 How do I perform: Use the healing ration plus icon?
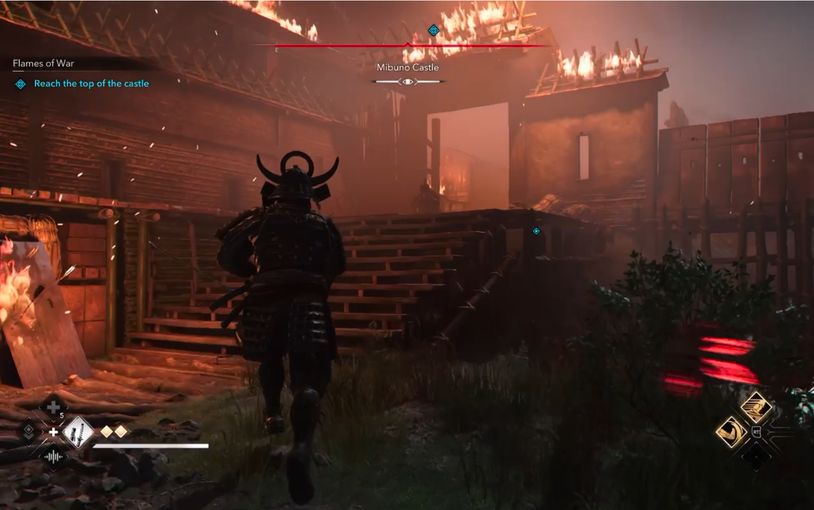(53, 407)
